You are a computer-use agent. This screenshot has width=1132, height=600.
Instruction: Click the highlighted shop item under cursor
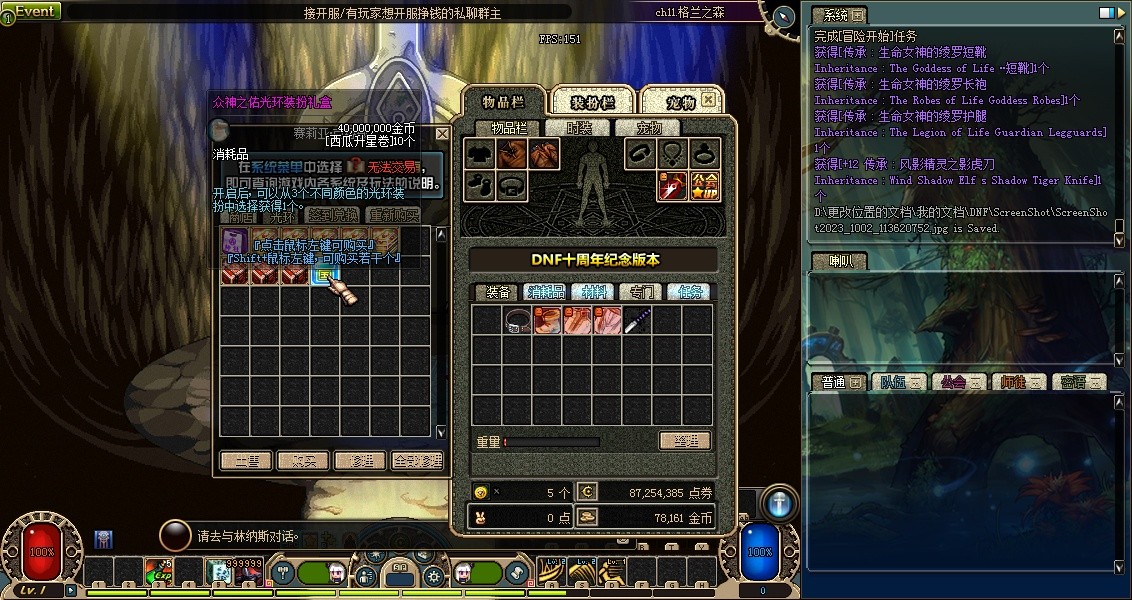pyautogui.click(x=325, y=273)
